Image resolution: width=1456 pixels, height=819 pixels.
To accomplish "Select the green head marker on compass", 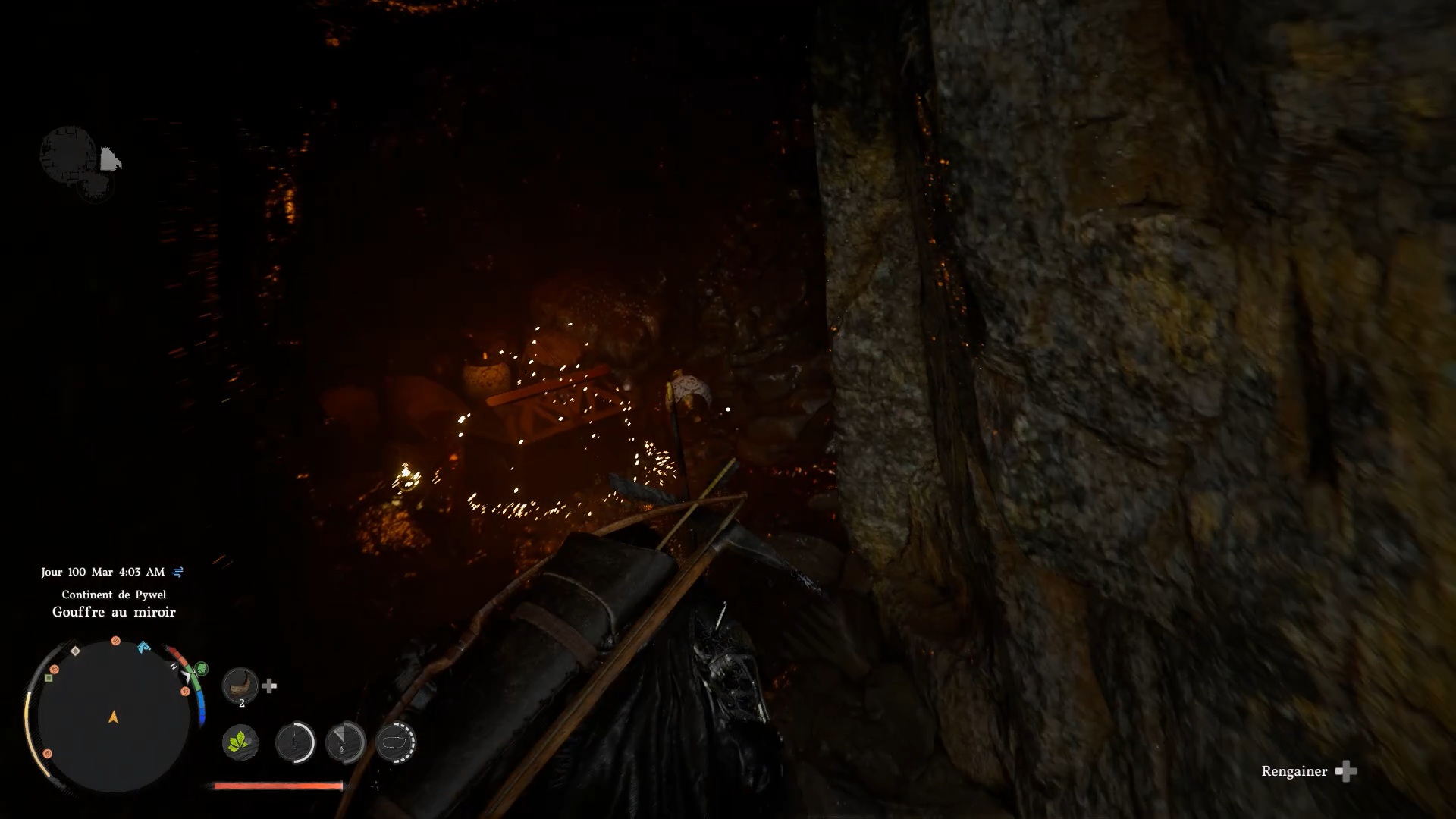I will (x=201, y=669).
